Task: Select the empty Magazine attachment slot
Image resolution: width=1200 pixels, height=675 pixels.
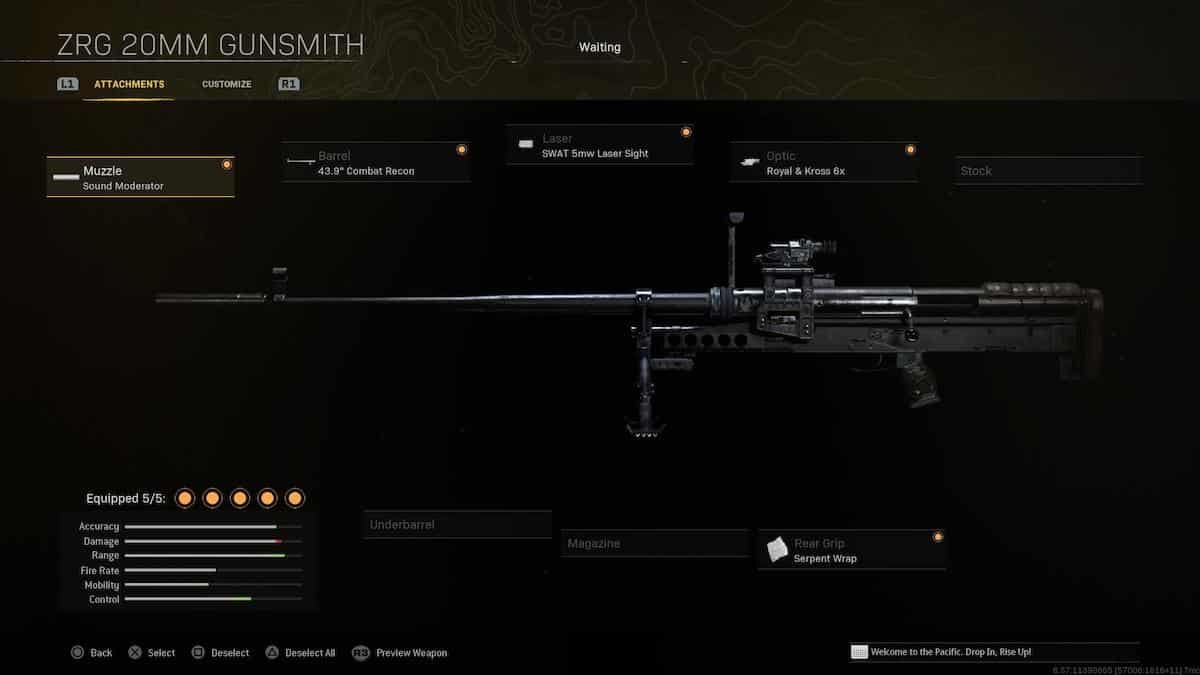Action: click(x=654, y=543)
